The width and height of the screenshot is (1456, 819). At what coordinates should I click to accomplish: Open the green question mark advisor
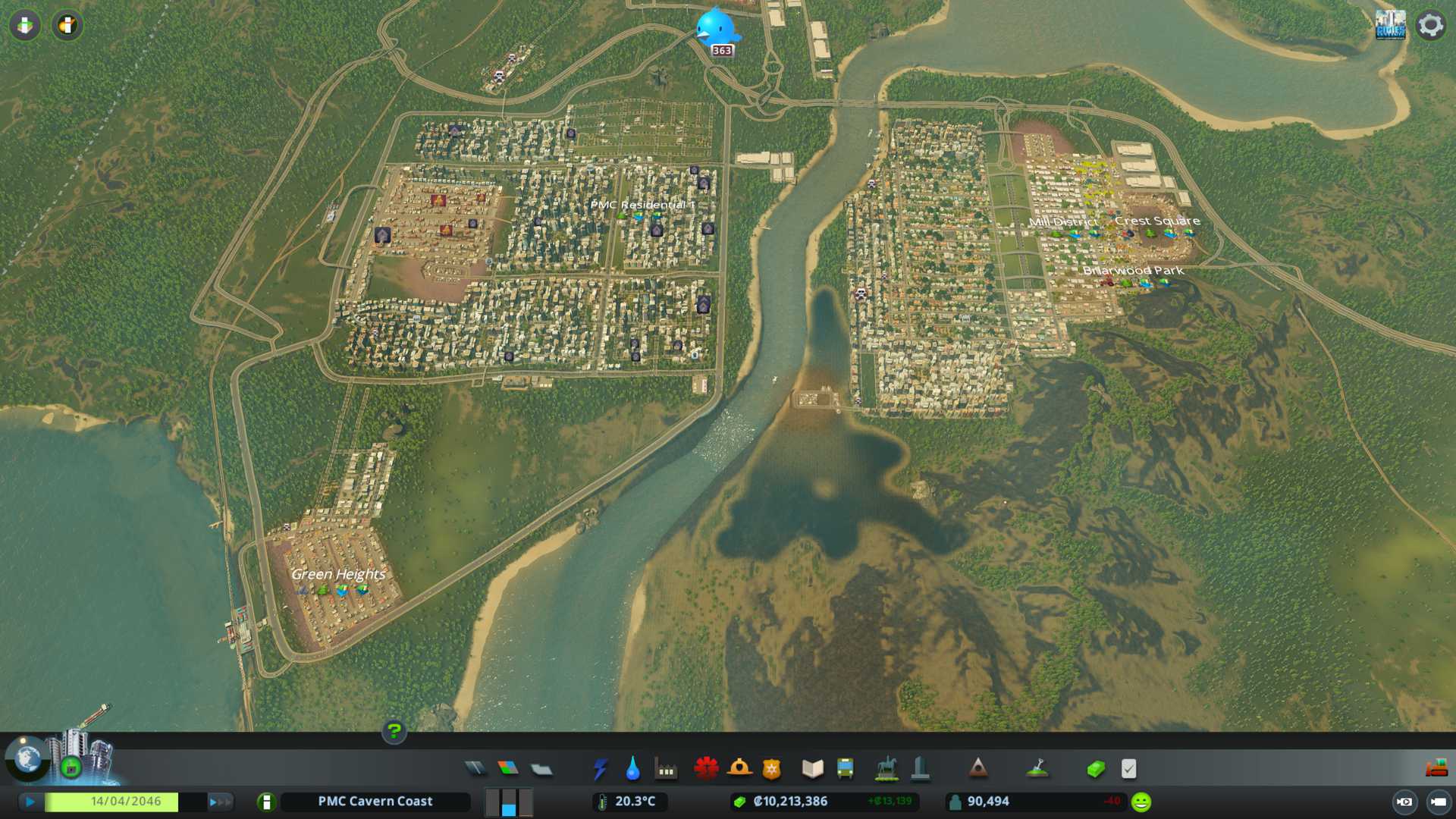(394, 731)
